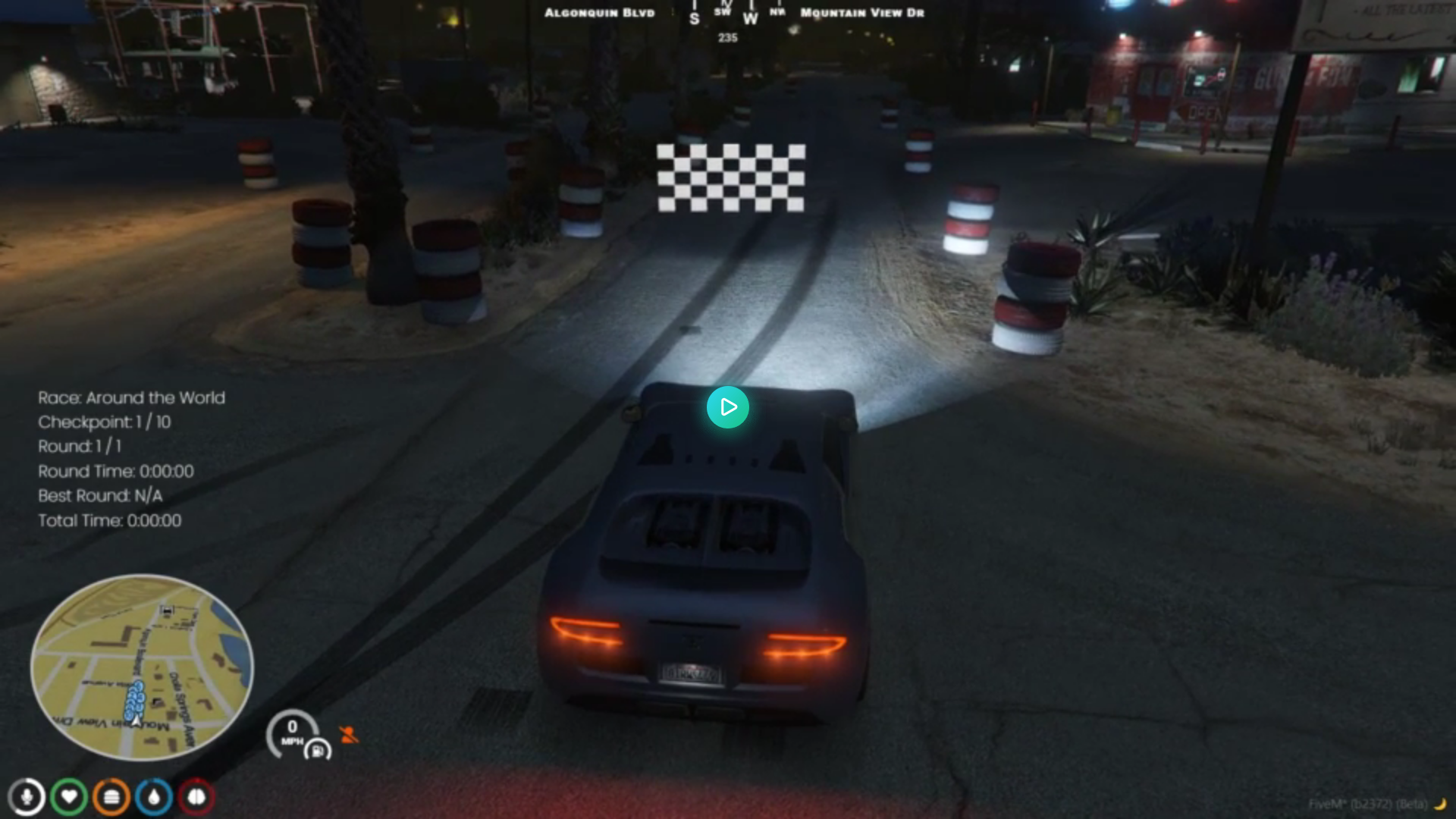This screenshot has width=1456, height=819.
Task: Click Race: Around the World title
Action: click(x=131, y=397)
